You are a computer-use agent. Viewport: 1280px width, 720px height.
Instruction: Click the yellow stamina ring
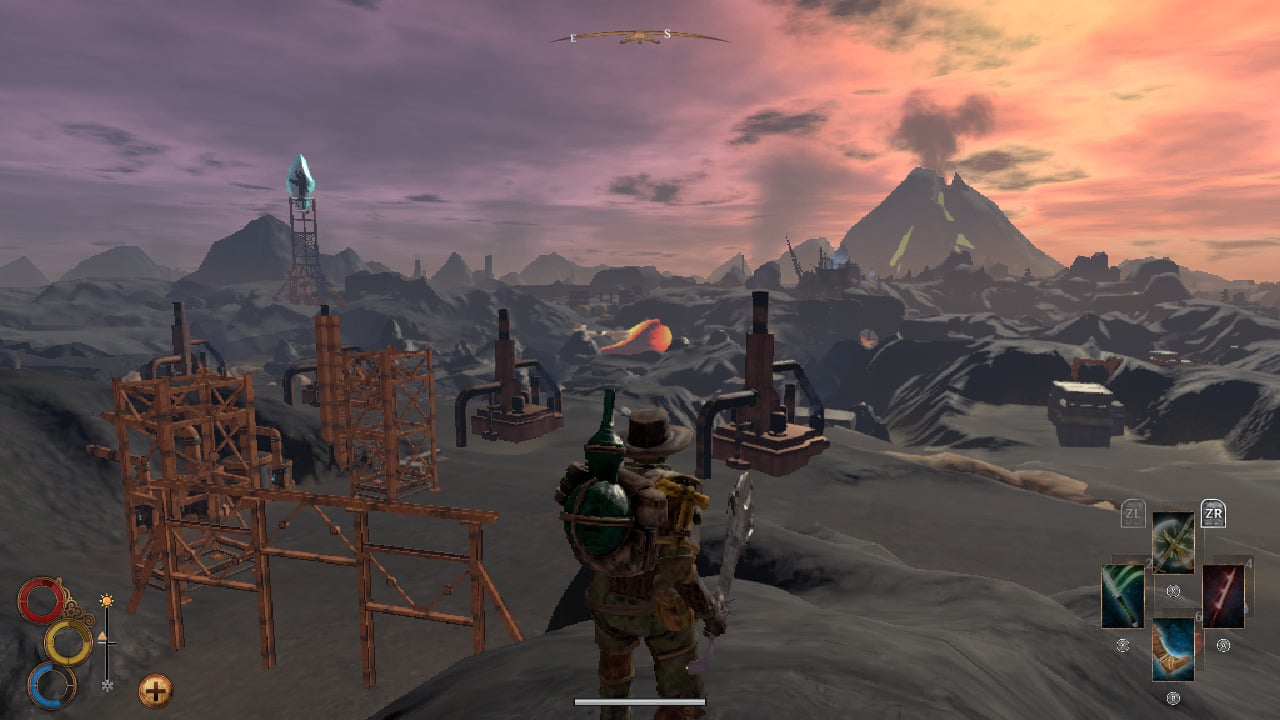click(x=68, y=643)
